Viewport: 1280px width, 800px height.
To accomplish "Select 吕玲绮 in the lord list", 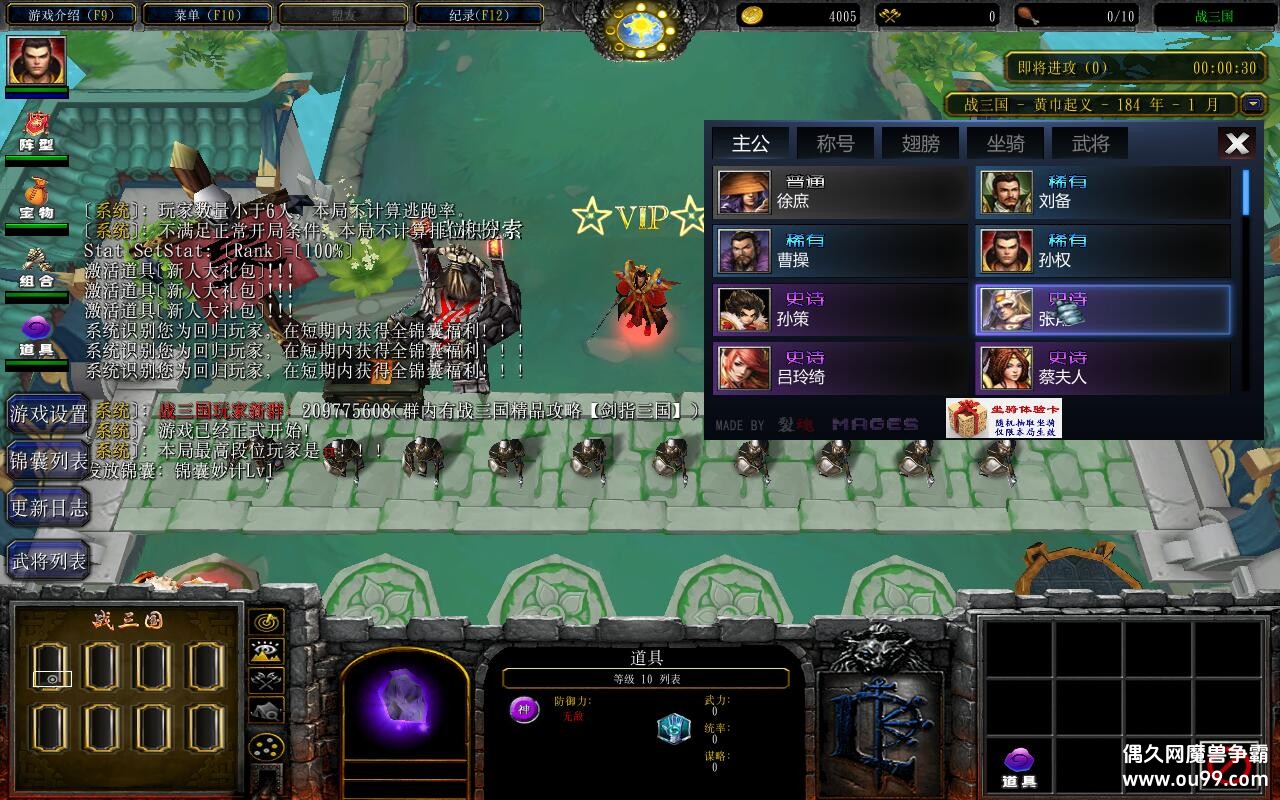I will 841,368.
